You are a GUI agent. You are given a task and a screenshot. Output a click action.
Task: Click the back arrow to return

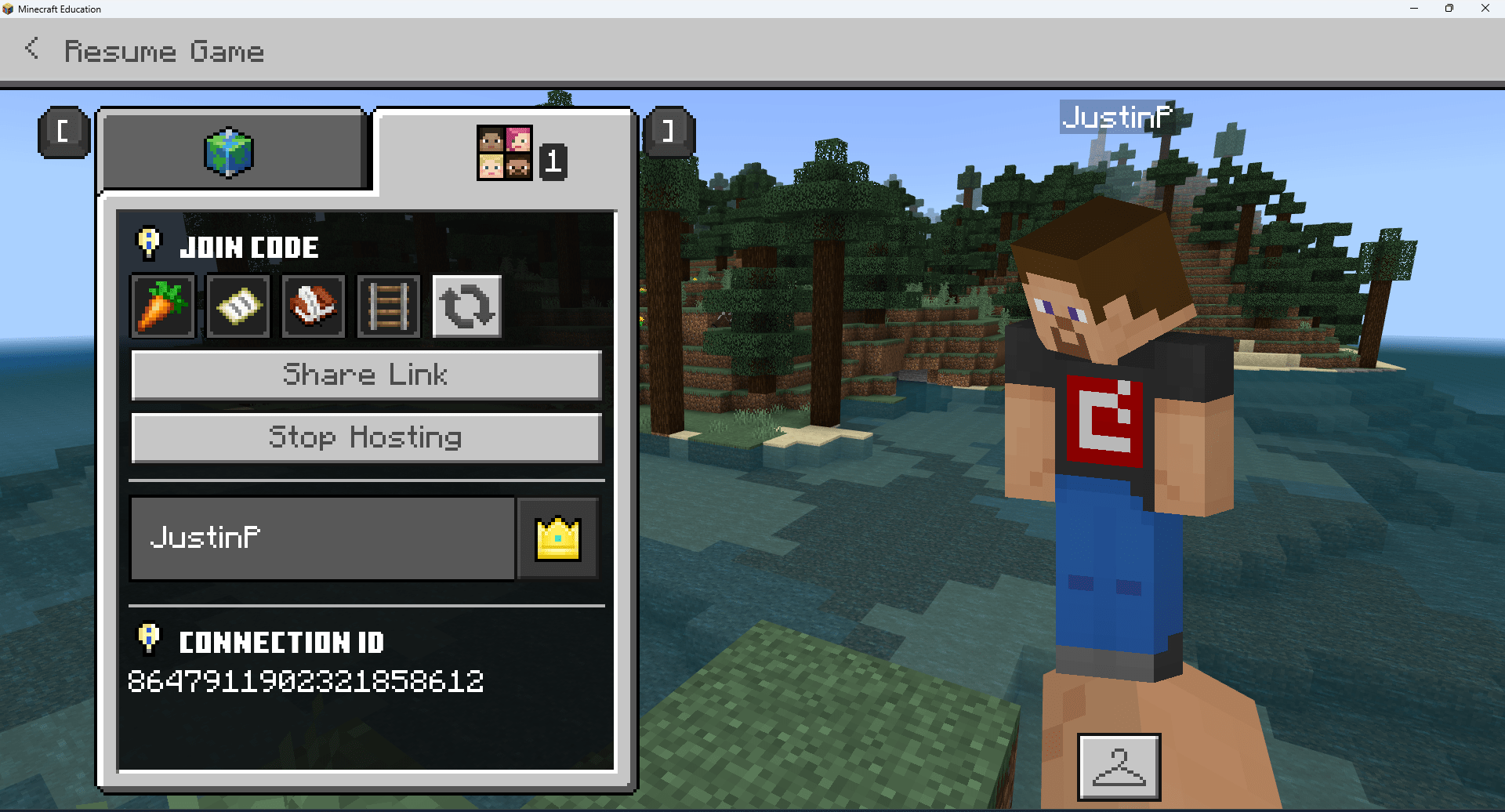(x=32, y=48)
